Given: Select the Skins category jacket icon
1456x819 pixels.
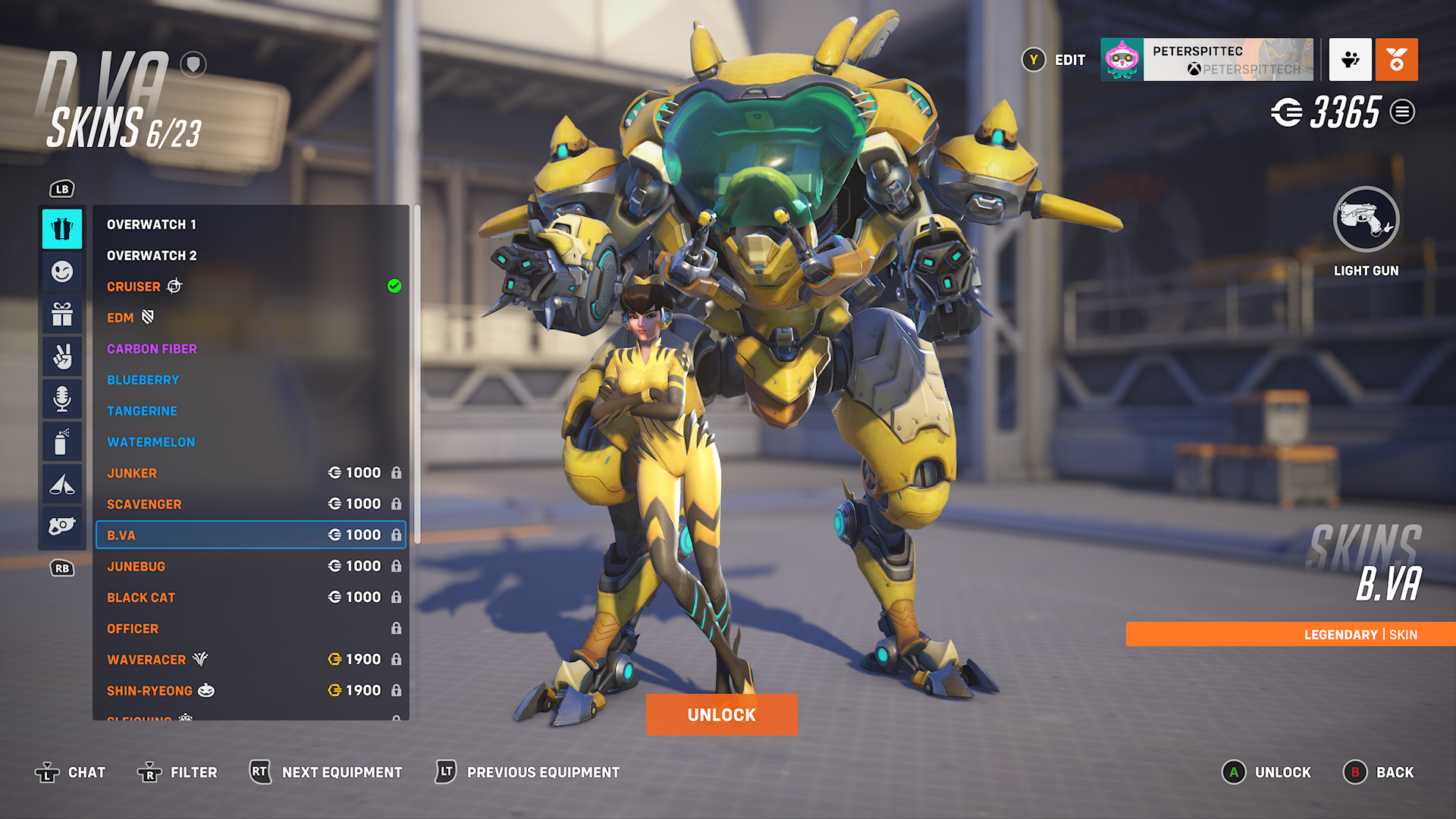Looking at the screenshot, I should coord(62,228).
